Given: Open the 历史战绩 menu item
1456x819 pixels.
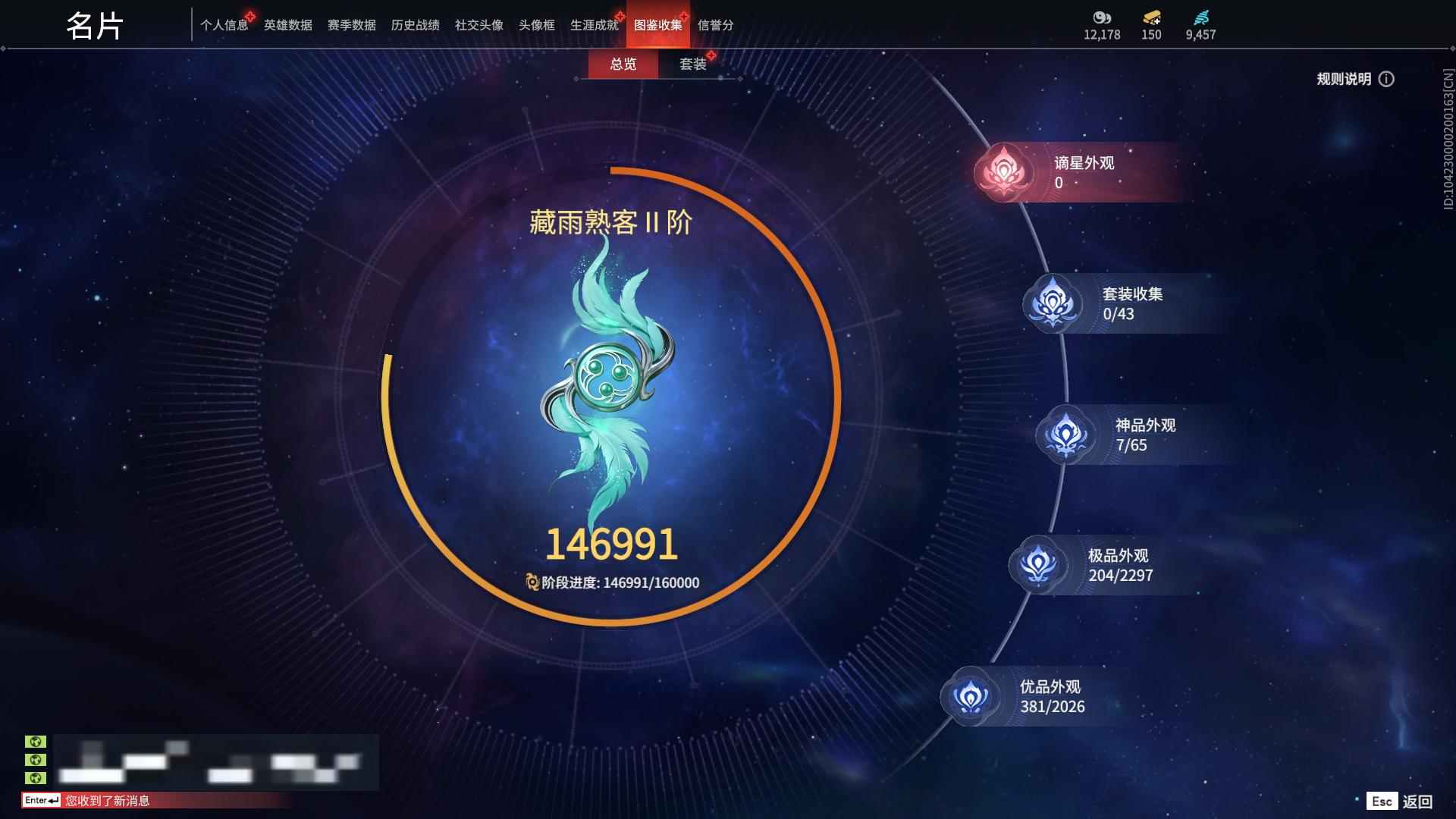Looking at the screenshot, I should (x=415, y=25).
